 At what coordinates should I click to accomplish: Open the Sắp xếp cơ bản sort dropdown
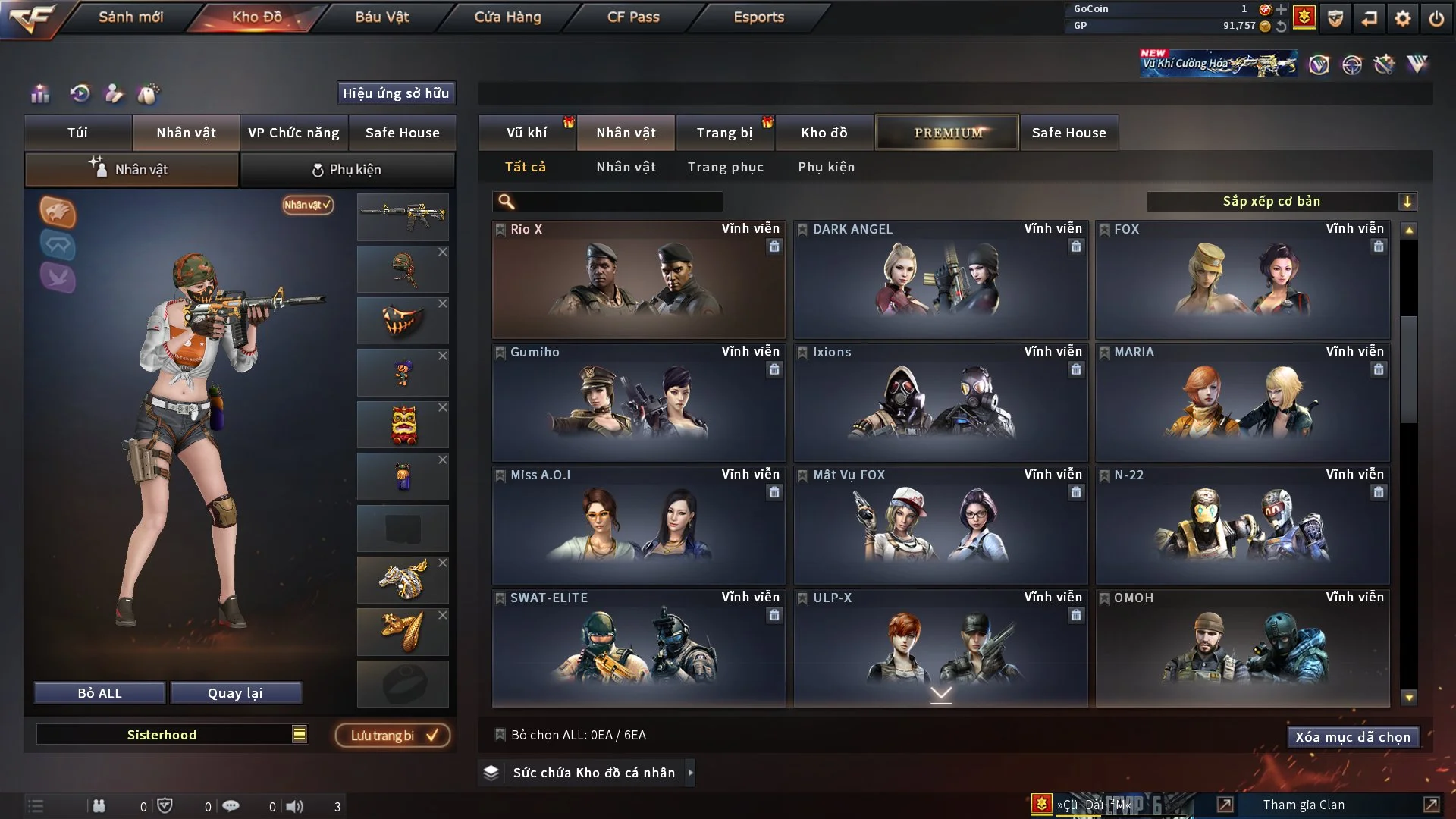pos(1281,201)
